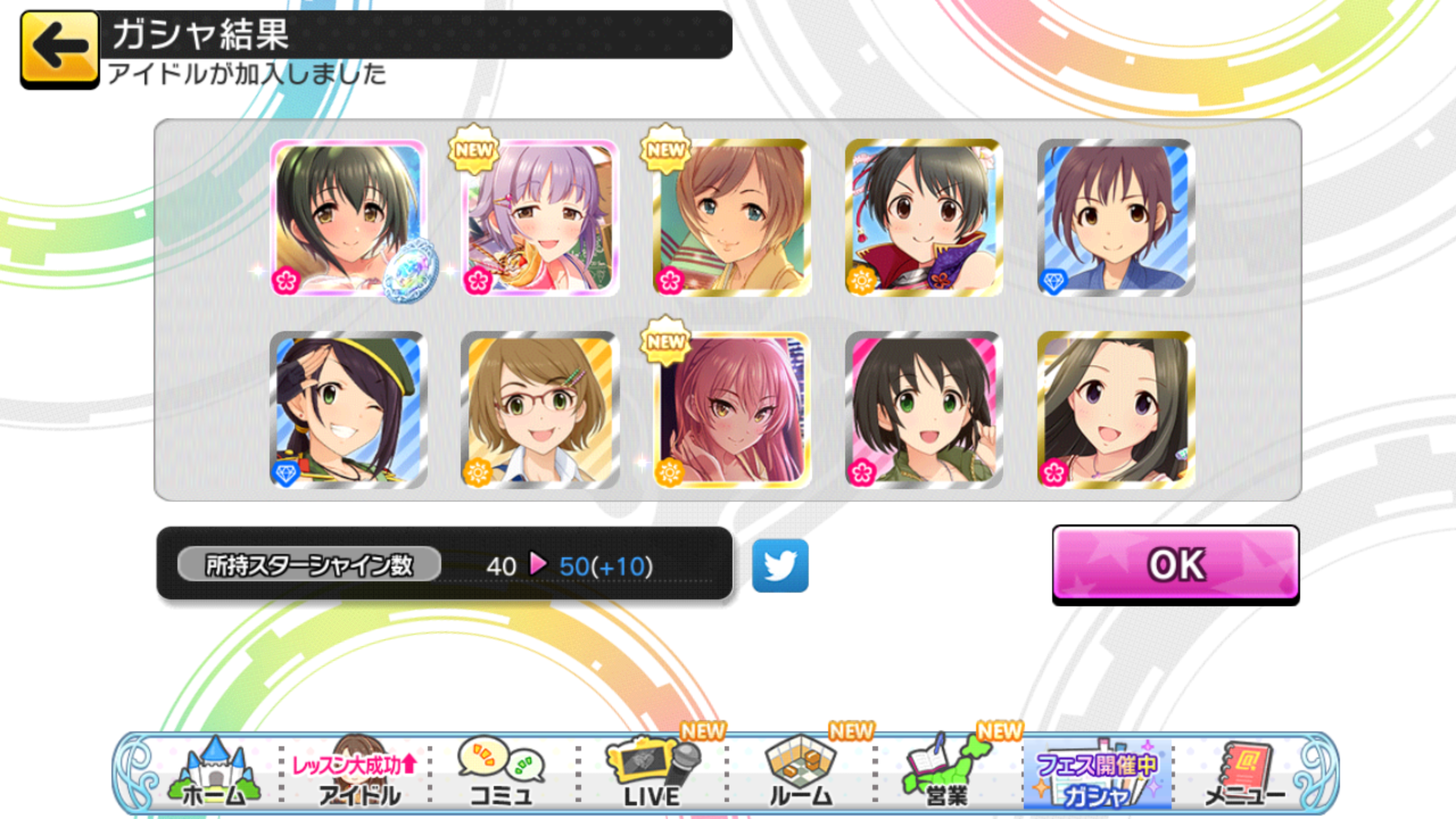The image size is (1456, 819).
Task: Select the green-eyed idol on pink background
Action: pyautogui.click(x=924, y=410)
